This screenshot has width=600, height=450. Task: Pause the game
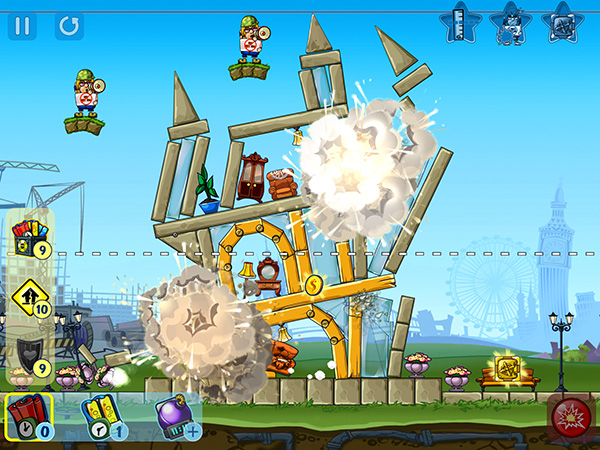tap(22, 25)
